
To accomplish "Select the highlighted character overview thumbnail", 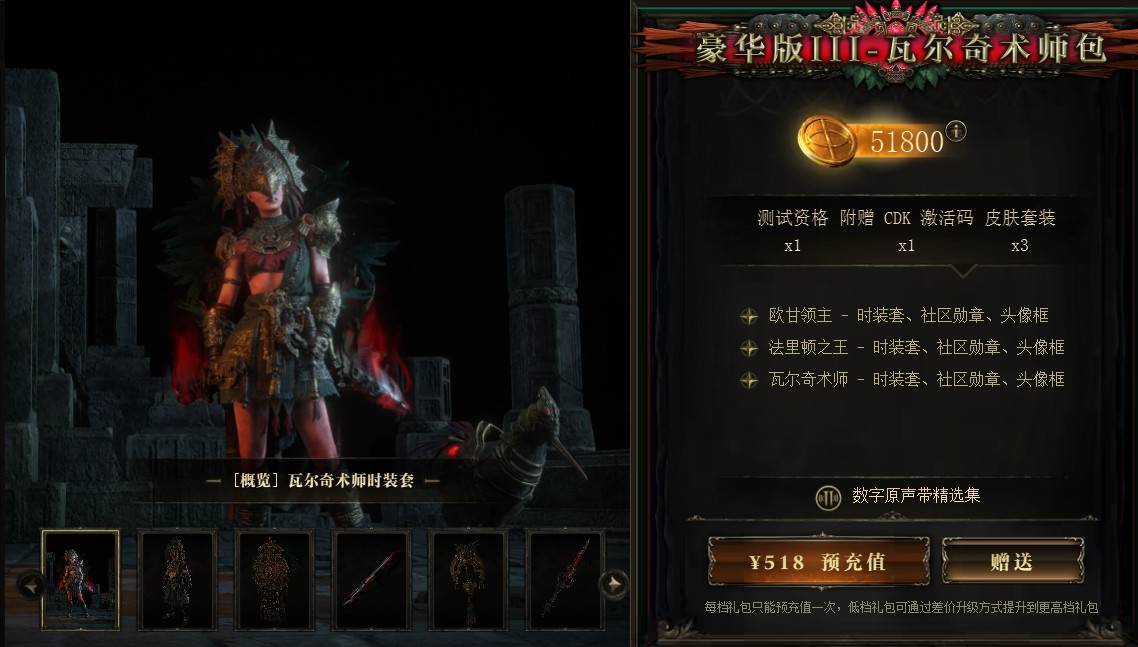I will [x=81, y=580].
